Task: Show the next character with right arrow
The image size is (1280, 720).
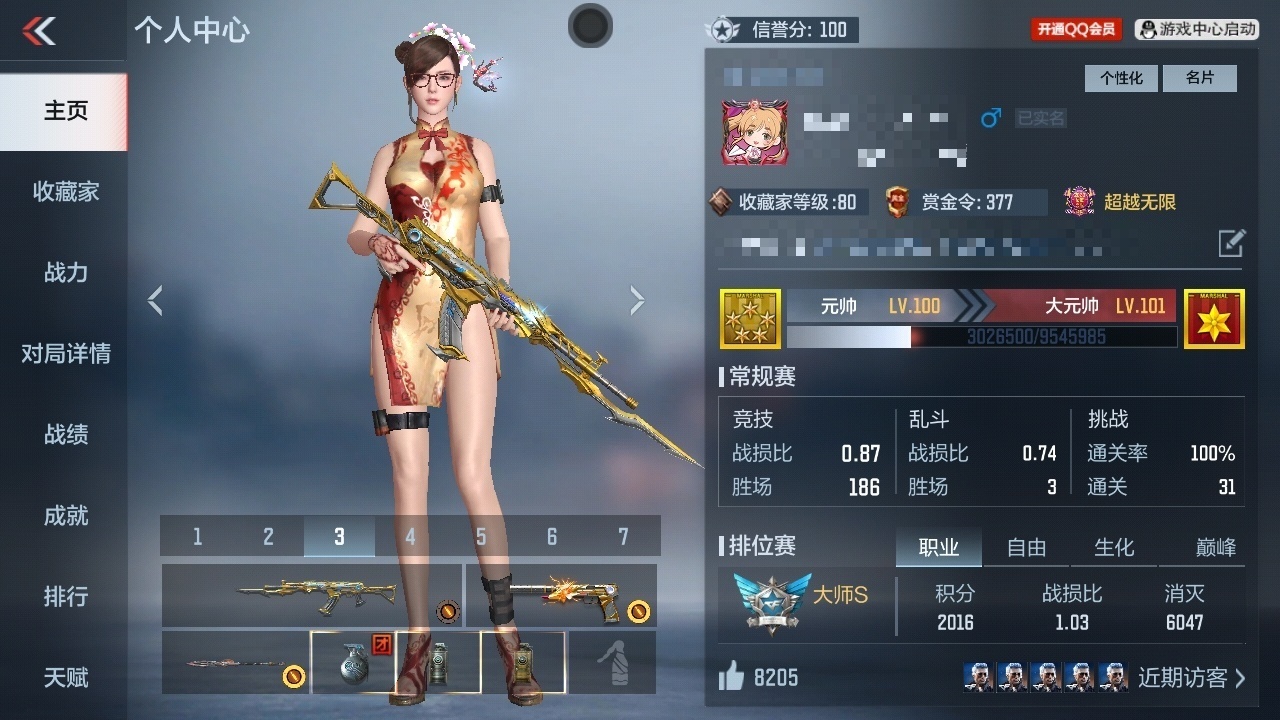Action: pyautogui.click(x=637, y=300)
